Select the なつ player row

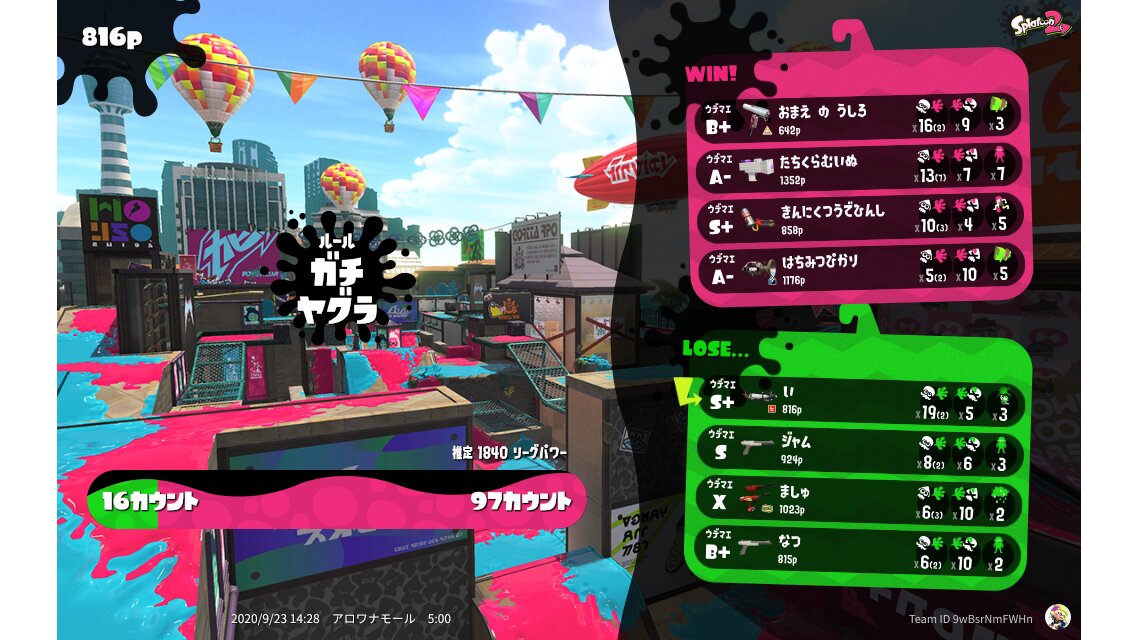[x=858, y=551]
